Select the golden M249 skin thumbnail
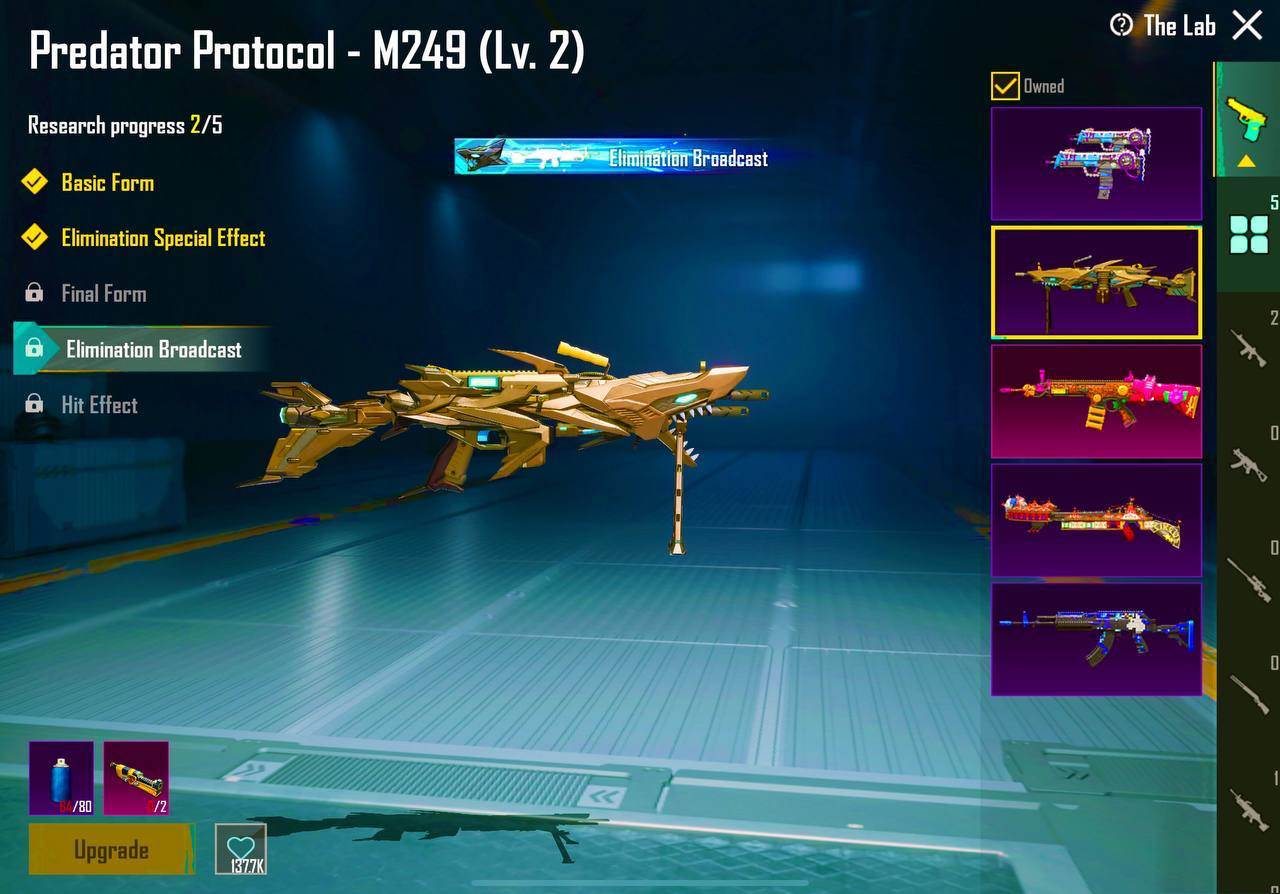Viewport: 1280px width, 894px height. 1096,282
